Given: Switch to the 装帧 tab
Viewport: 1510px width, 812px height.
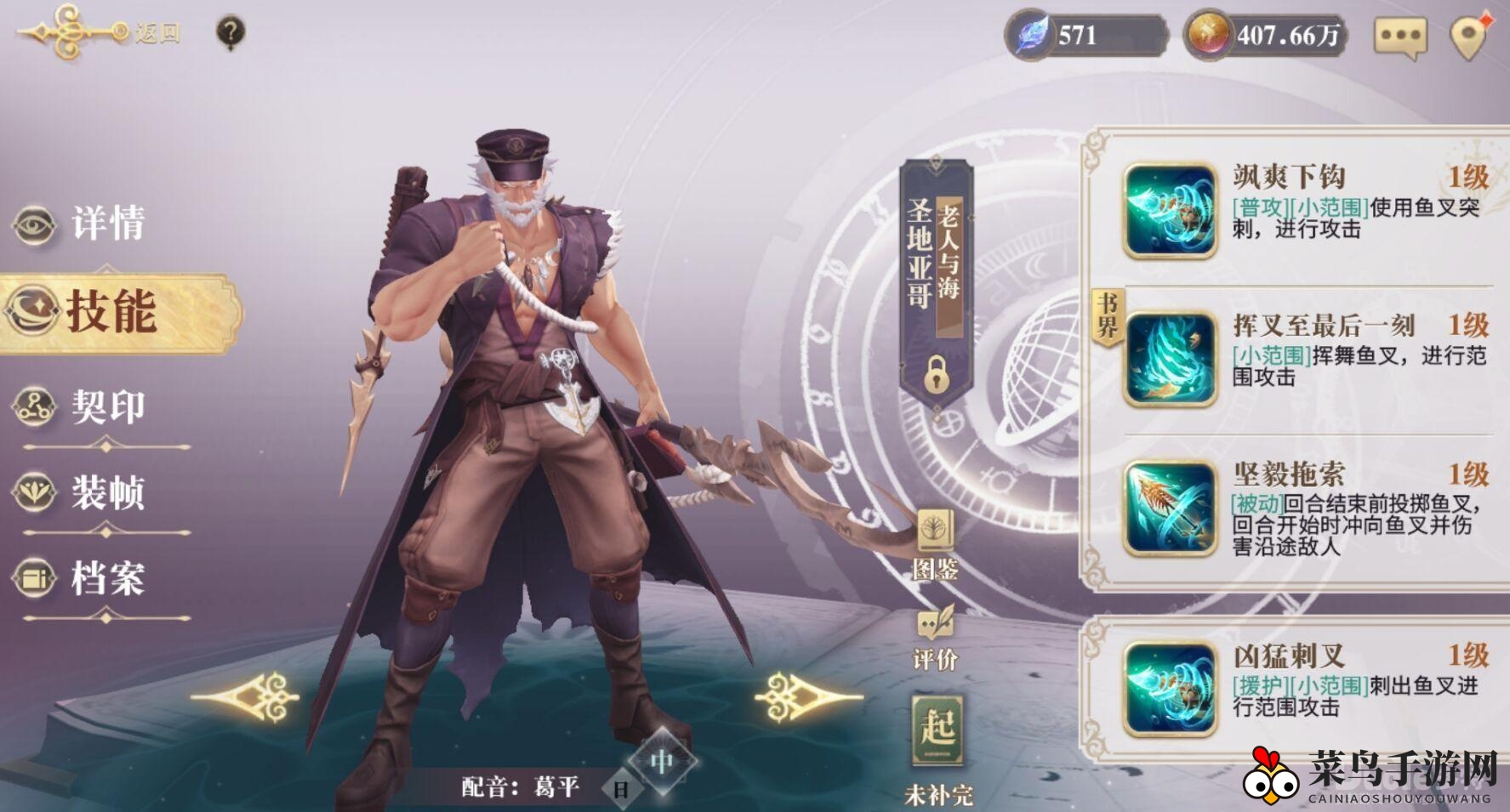Looking at the screenshot, I should (81, 493).
